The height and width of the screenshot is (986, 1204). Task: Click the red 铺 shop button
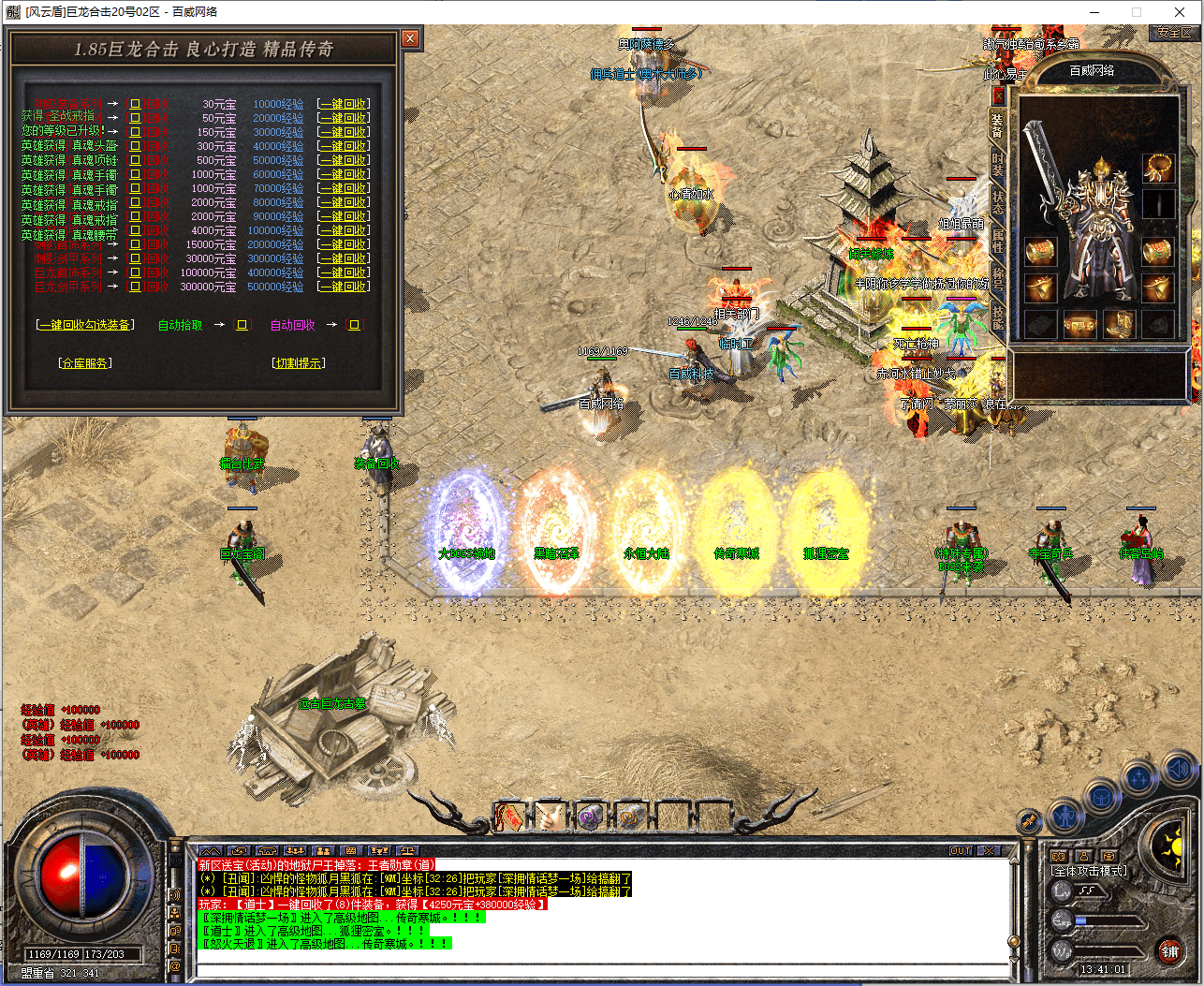pos(1169,951)
